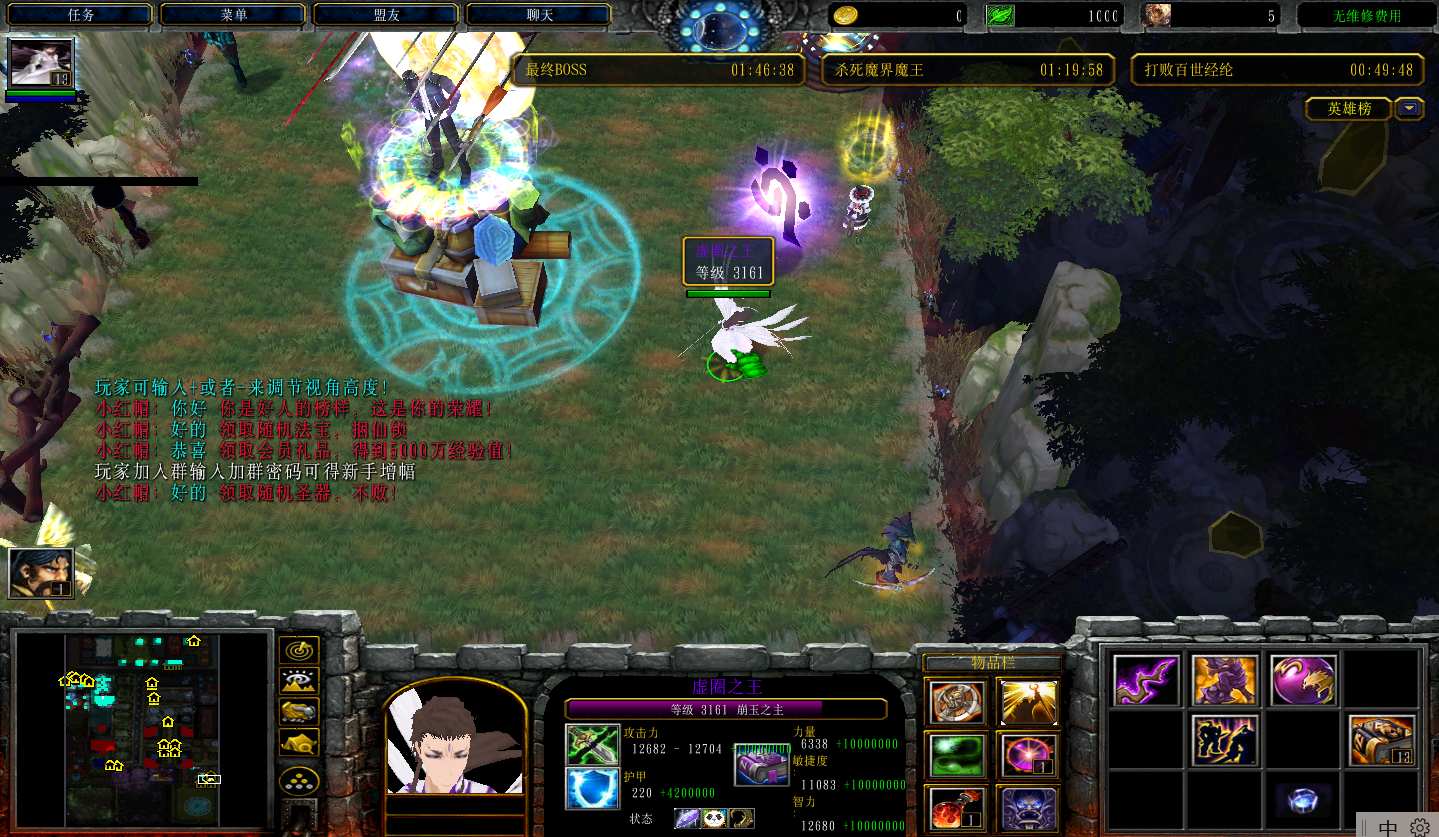Click the spellbook ability with 13 charges
Viewport: 1439px width, 837px height.
coord(1381,740)
